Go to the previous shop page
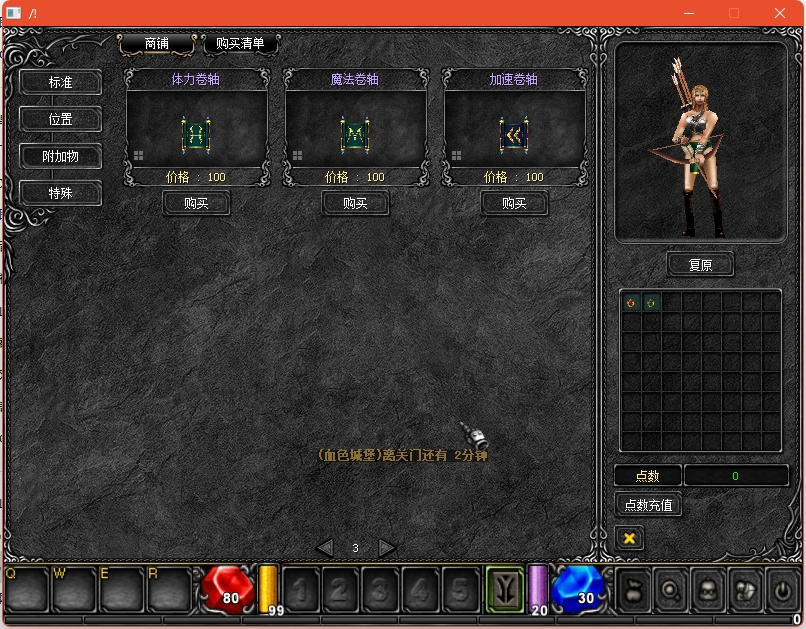This screenshot has width=806, height=629. coord(324,547)
